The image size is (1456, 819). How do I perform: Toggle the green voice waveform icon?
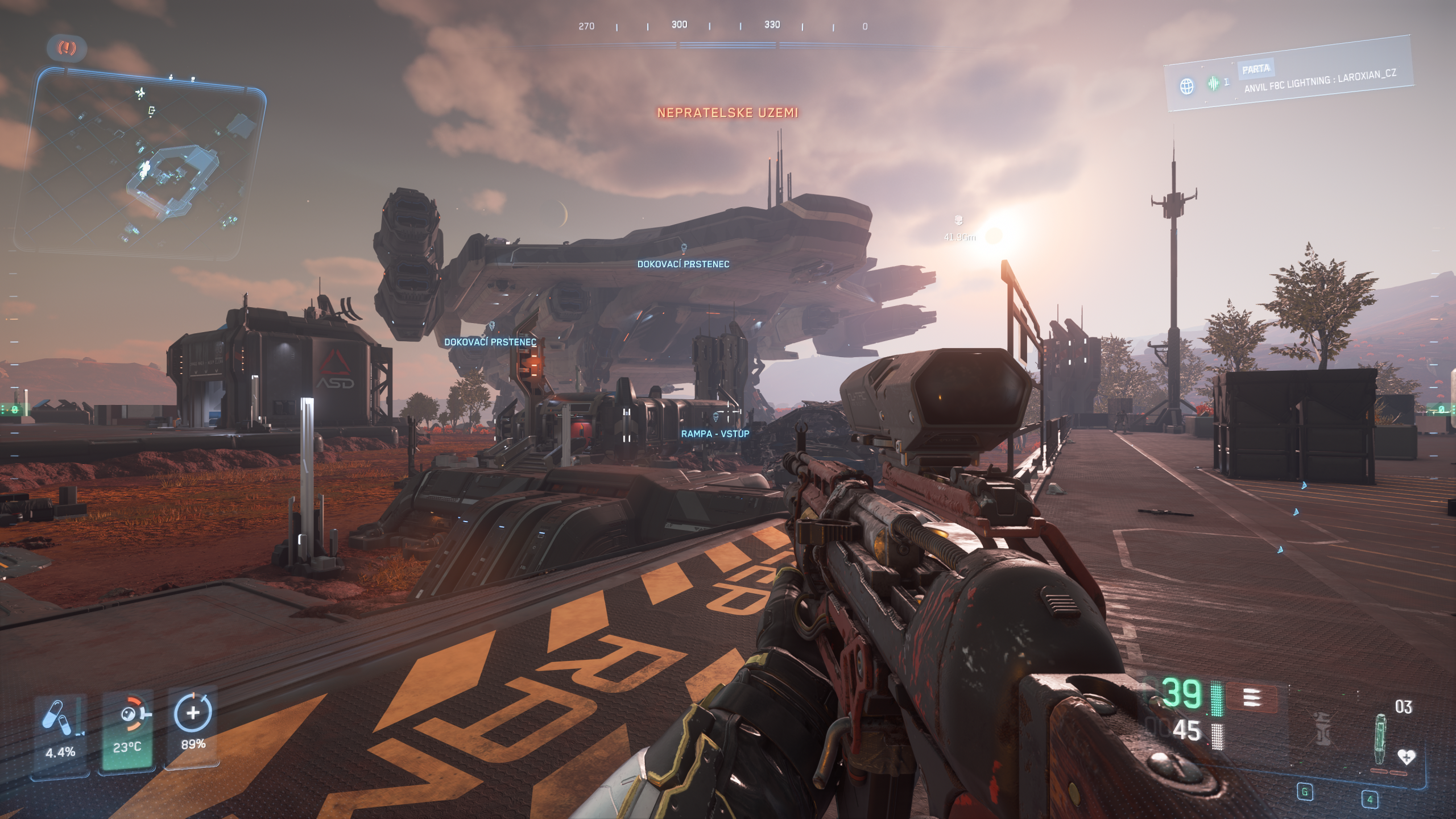pos(1214,84)
